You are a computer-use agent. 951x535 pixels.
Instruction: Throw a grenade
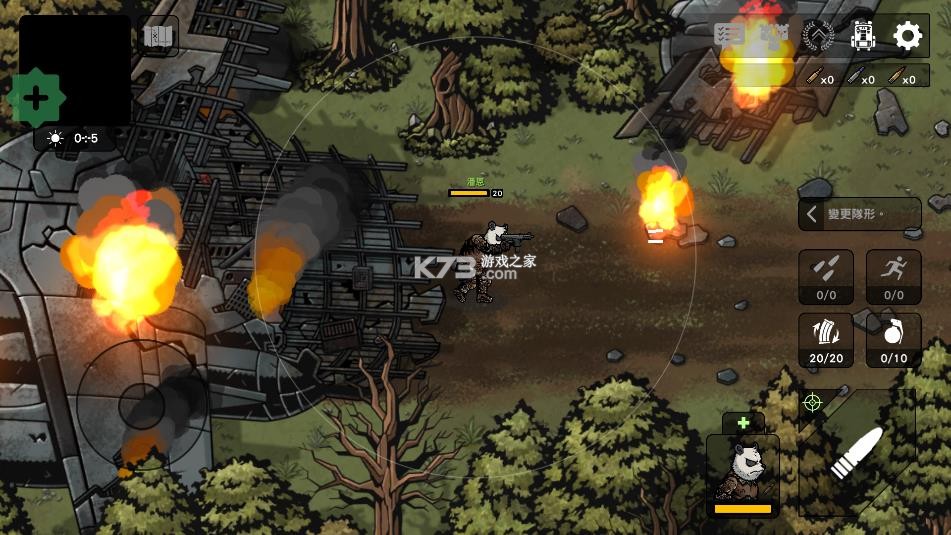893,340
